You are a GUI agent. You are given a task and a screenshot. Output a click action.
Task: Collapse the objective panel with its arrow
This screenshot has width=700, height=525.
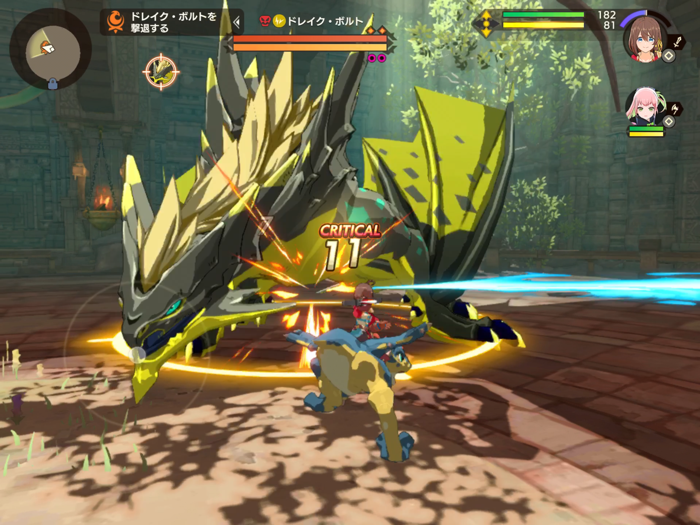(x=237, y=22)
